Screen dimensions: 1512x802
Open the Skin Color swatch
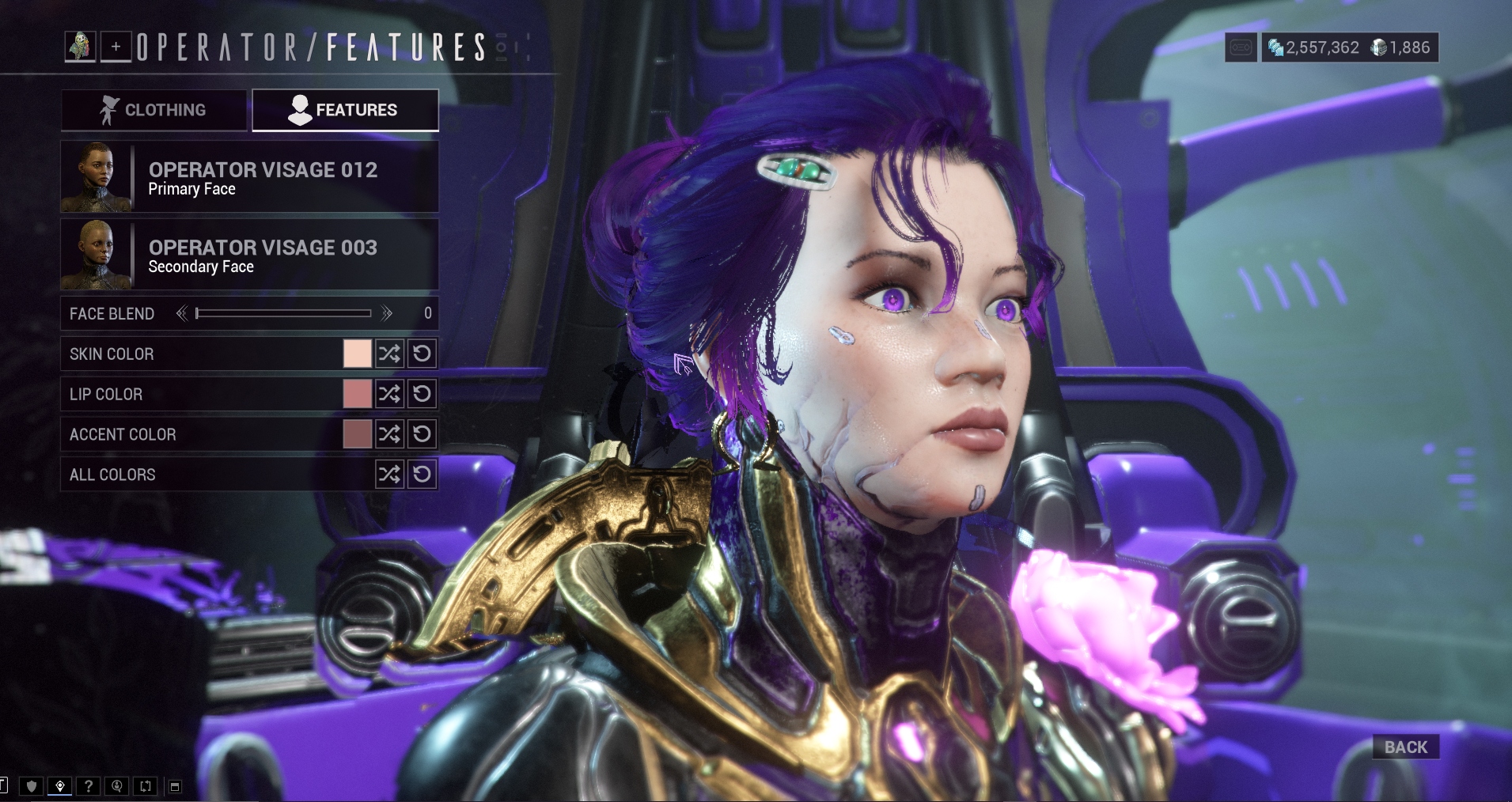(x=357, y=354)
